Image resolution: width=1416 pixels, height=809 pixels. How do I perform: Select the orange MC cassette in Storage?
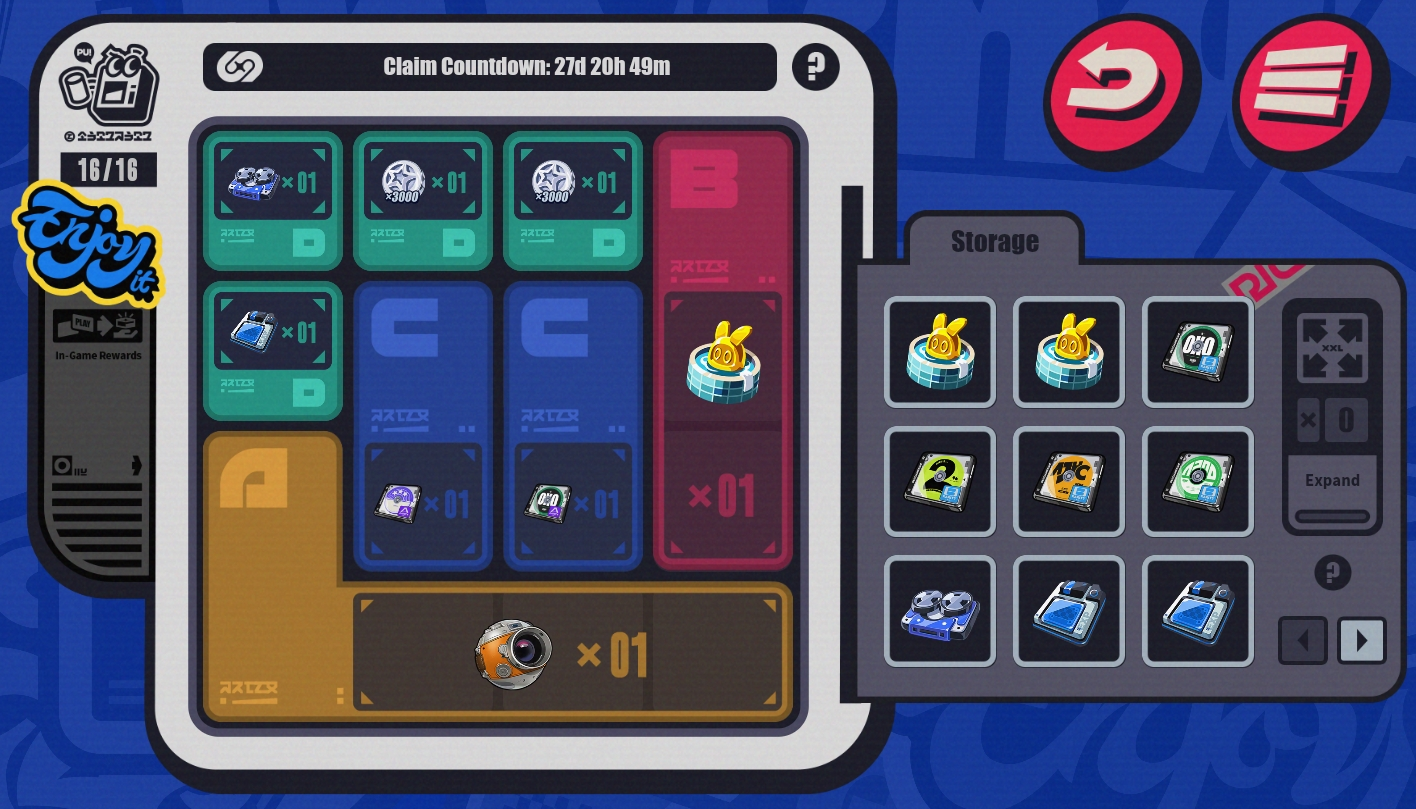coord(1069,481)
